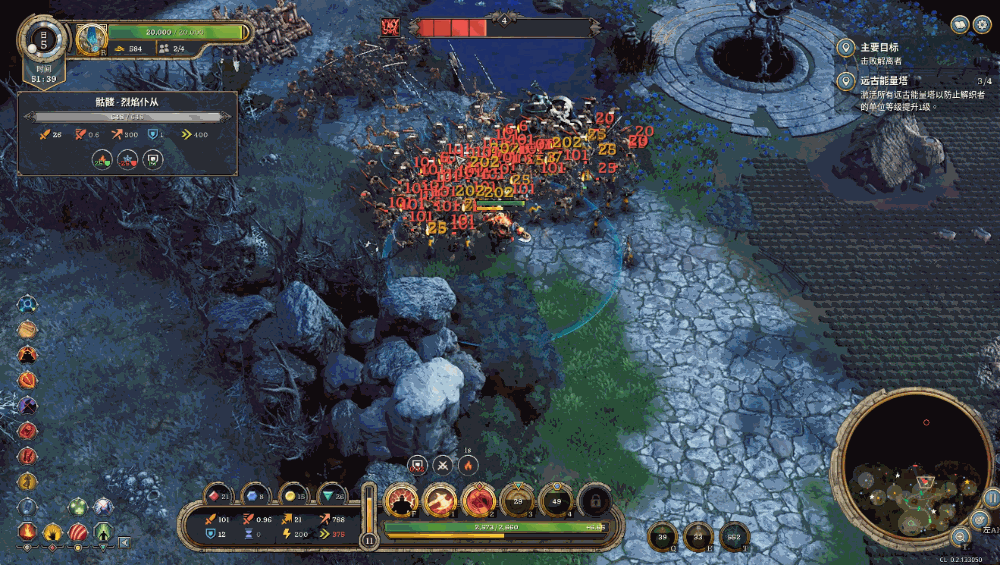Click the blue gem resource counter
1000x565 pixels.
click(254, 494)
